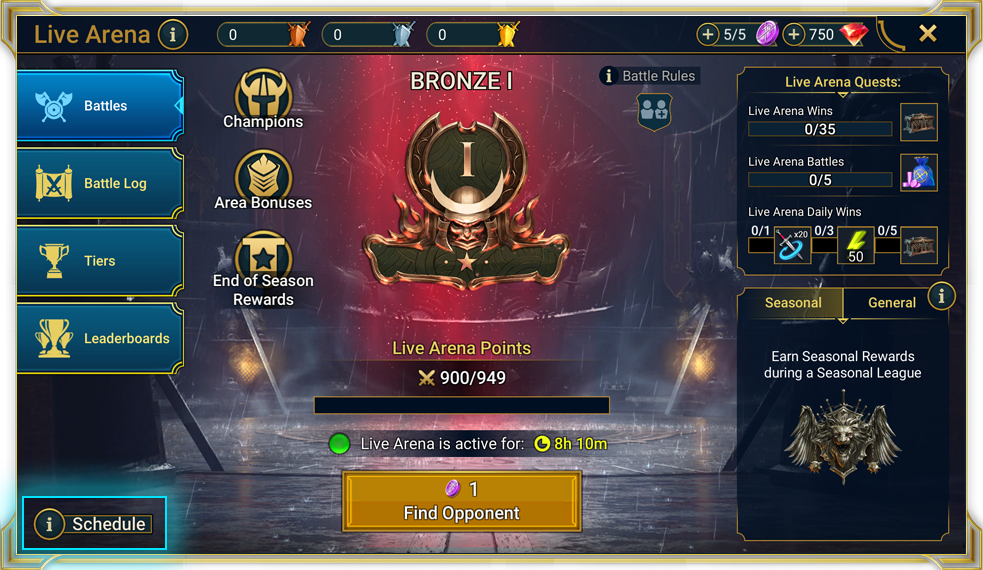
Task: Open End of Season Rewards
Action: click(263, 262)
